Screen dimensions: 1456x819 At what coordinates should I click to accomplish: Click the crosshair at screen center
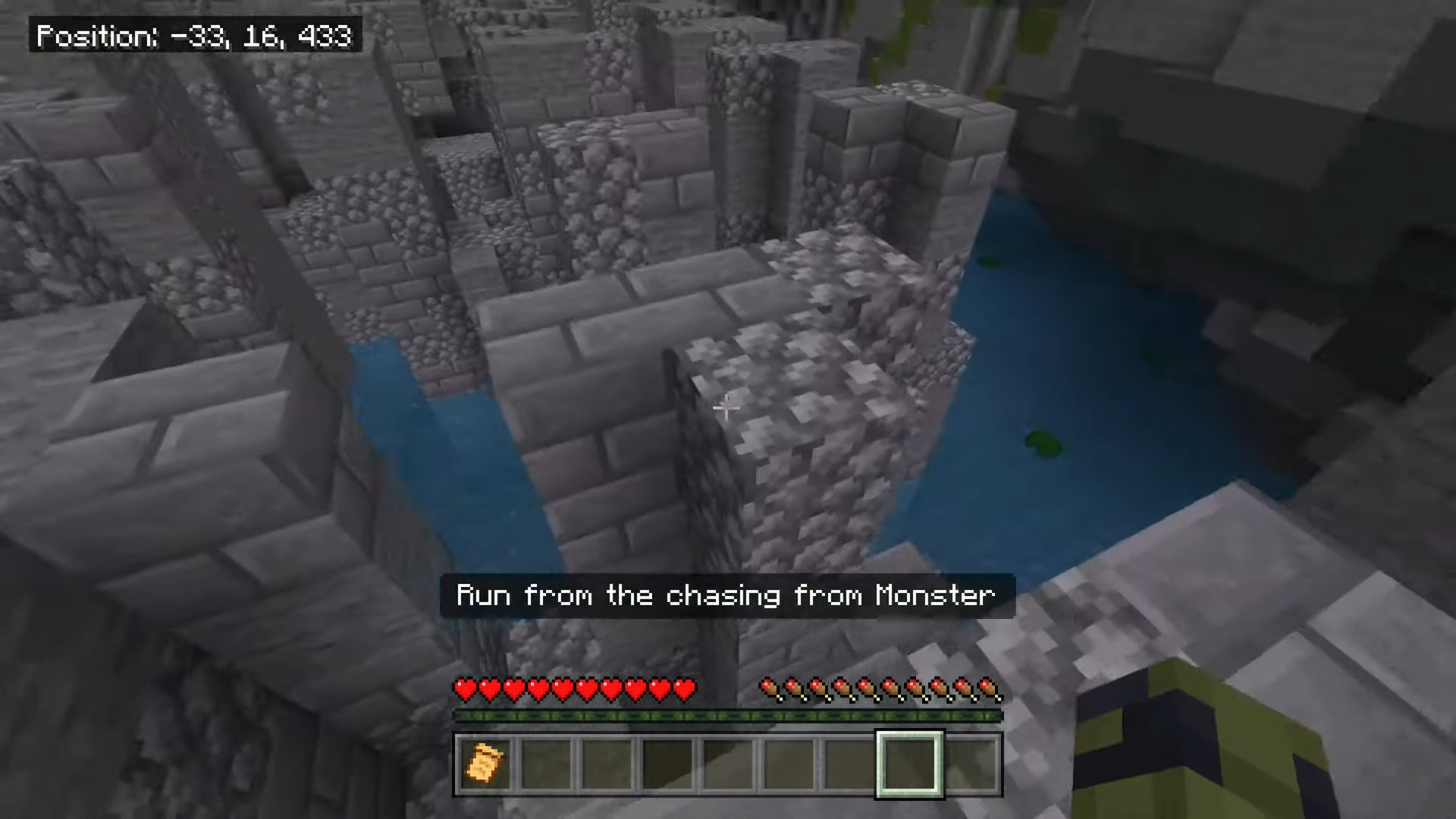pos(725,409)
